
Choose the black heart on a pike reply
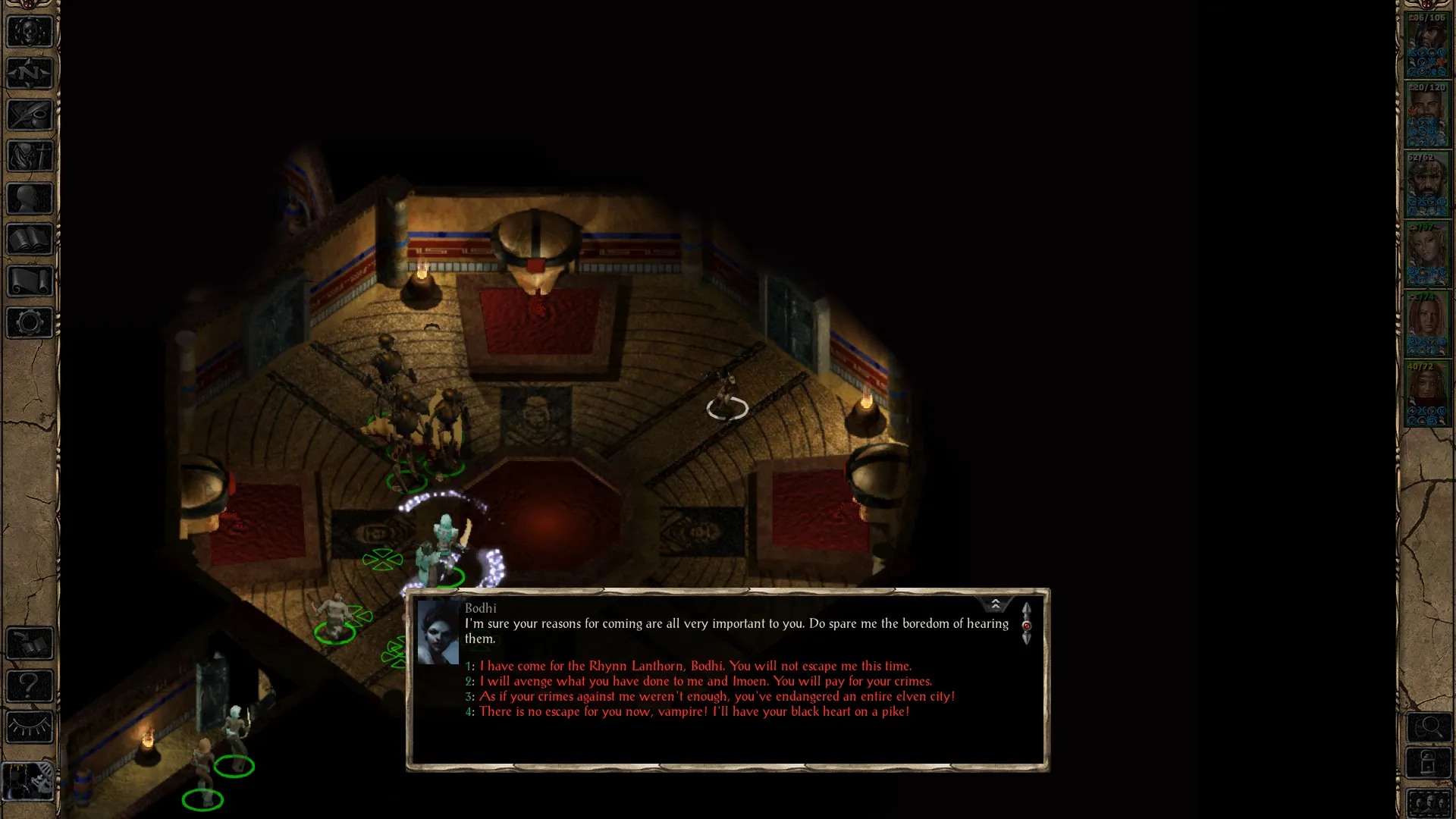(x=694, y=711)
